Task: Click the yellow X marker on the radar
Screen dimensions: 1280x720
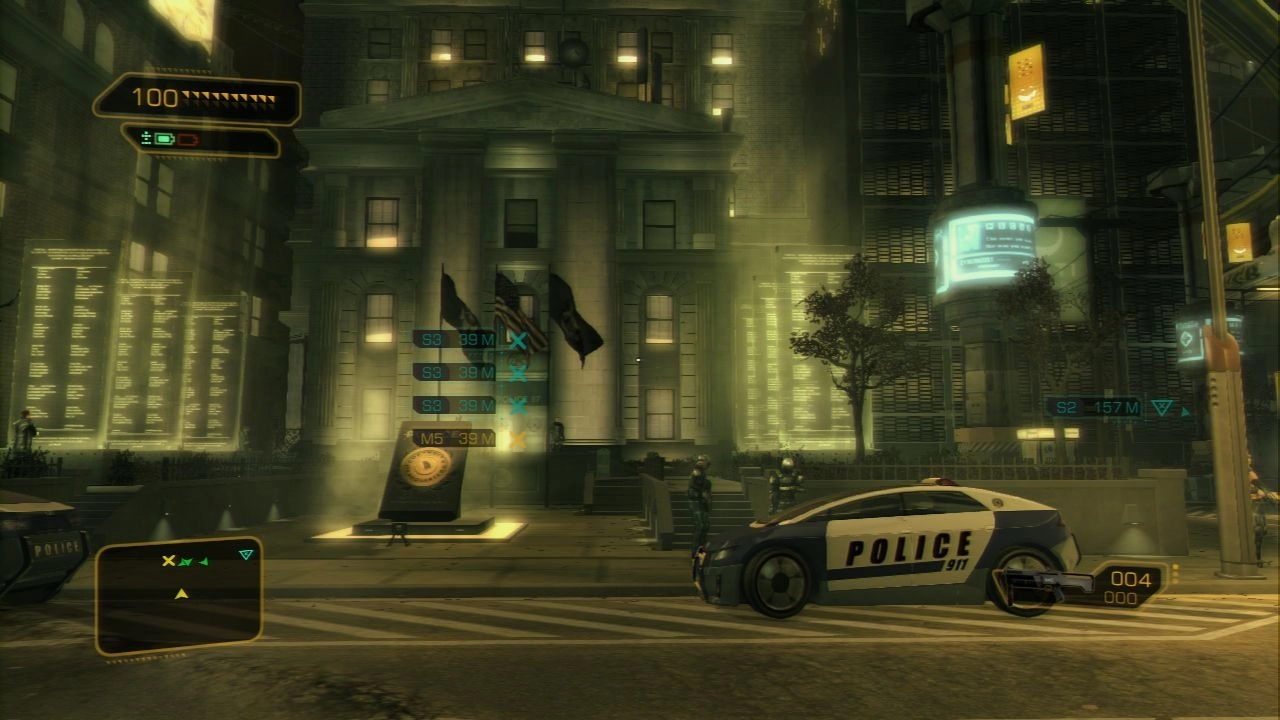Action: (169, 561)
